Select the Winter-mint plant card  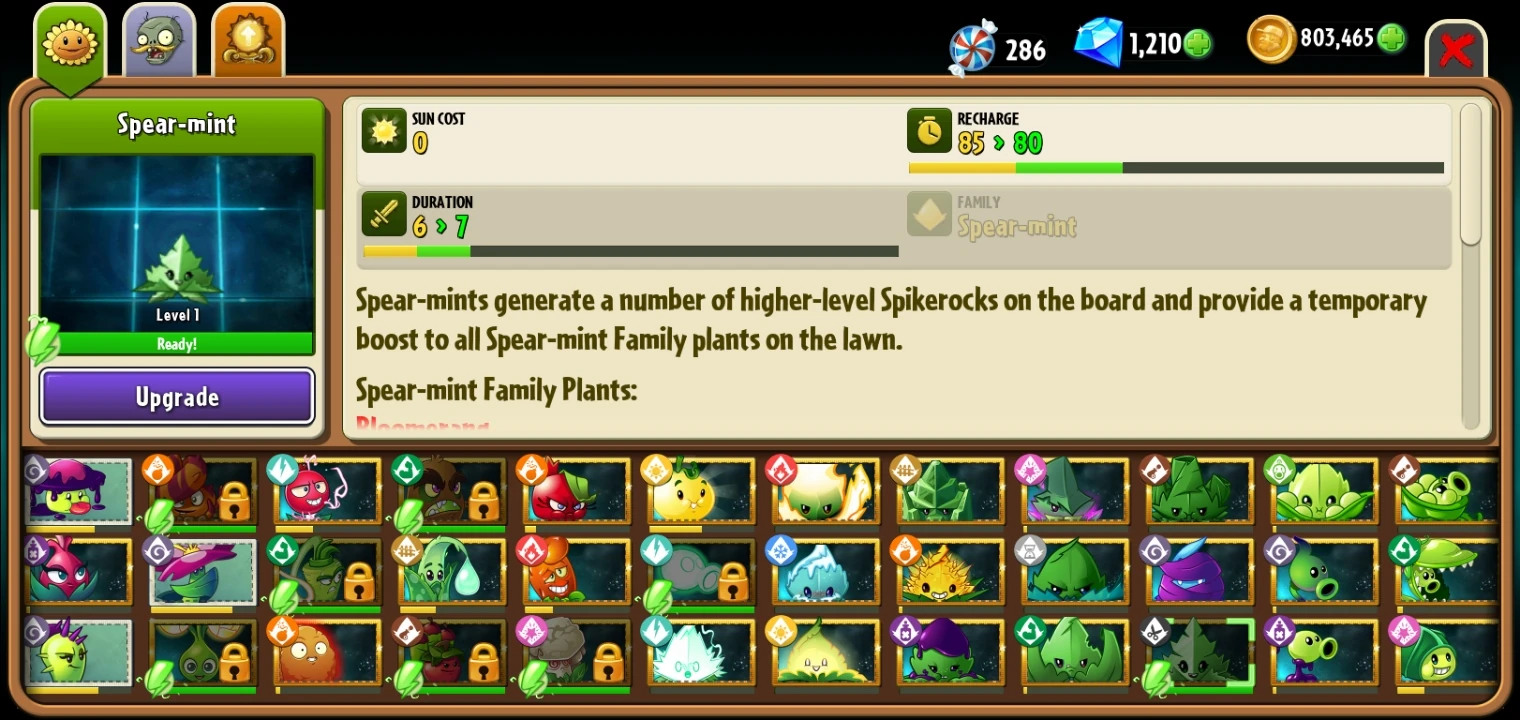824,572
